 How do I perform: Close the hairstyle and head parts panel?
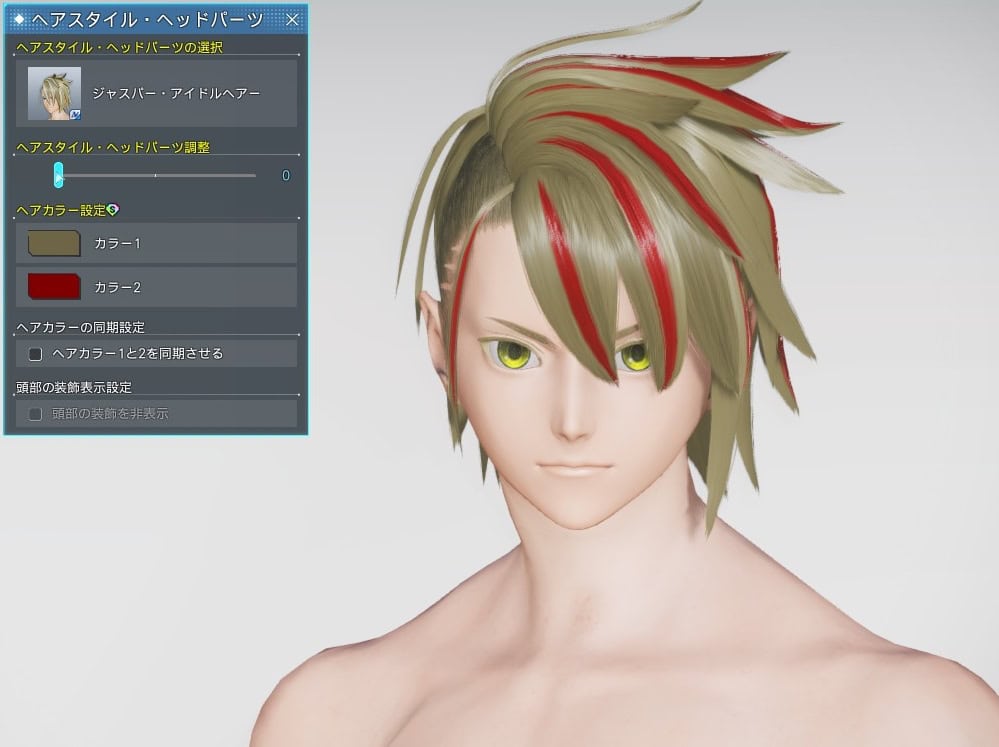coord(292,20)
